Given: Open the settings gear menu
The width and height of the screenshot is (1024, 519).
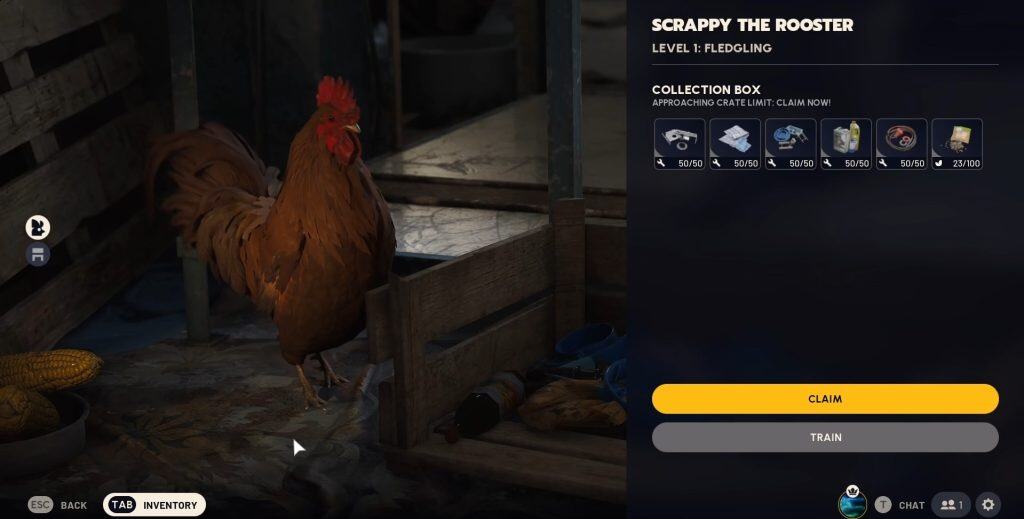Looking at the screenshot, I should [988, 505].
